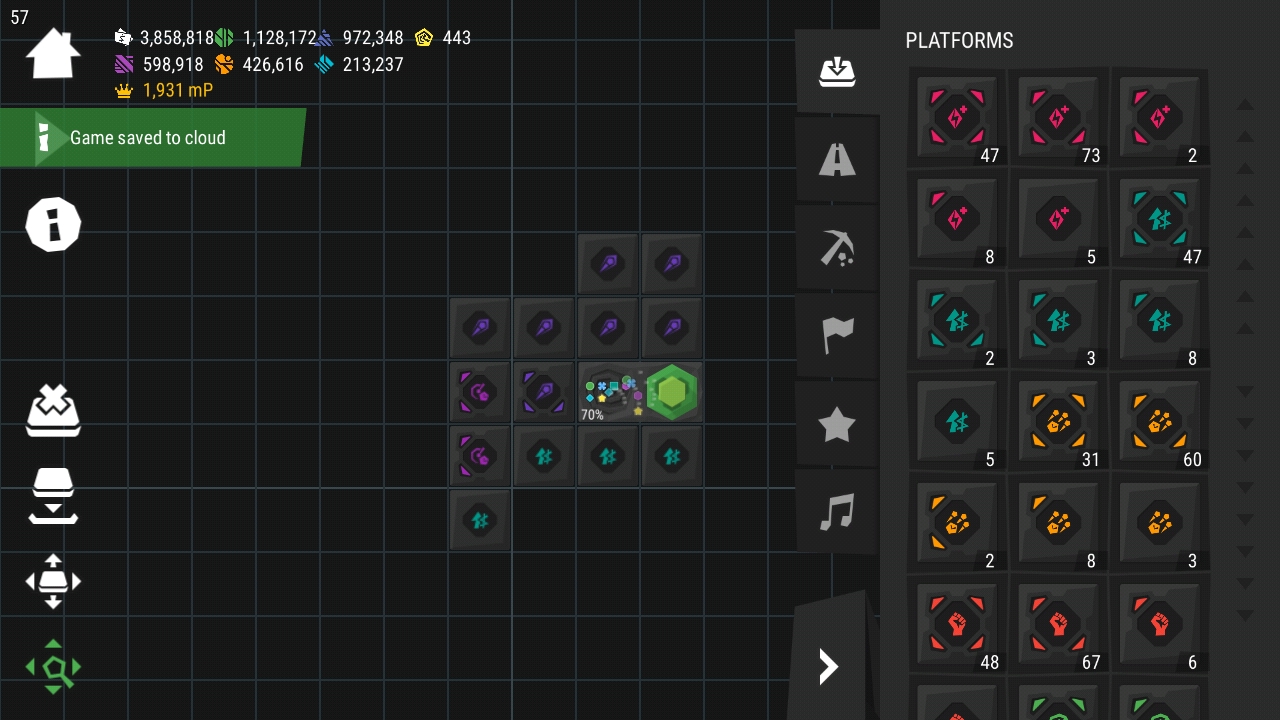Image resolution: width=1280 pixels, height=720 pixels.
Task: Choose the orange platform with count 31
Action: [1058, 422]
